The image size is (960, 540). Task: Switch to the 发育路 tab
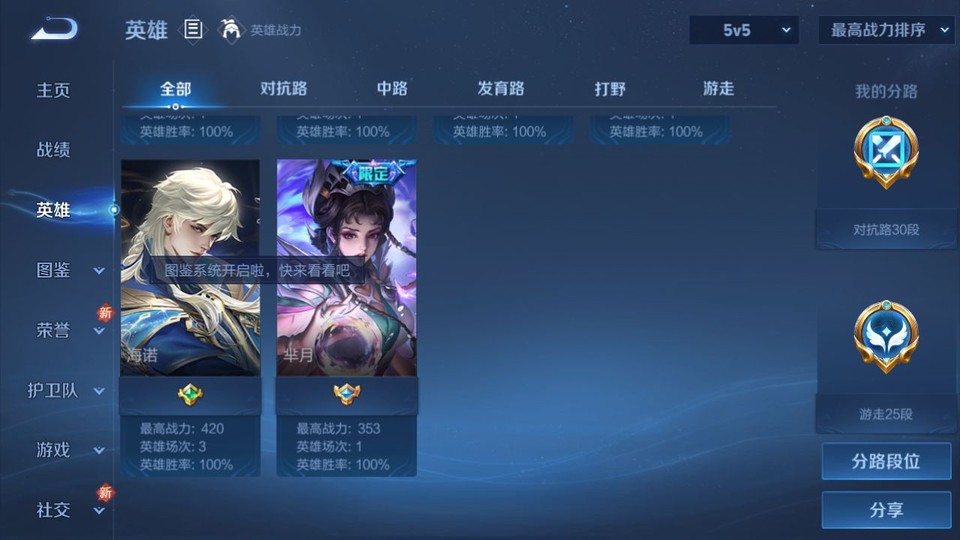coord(501,88)
